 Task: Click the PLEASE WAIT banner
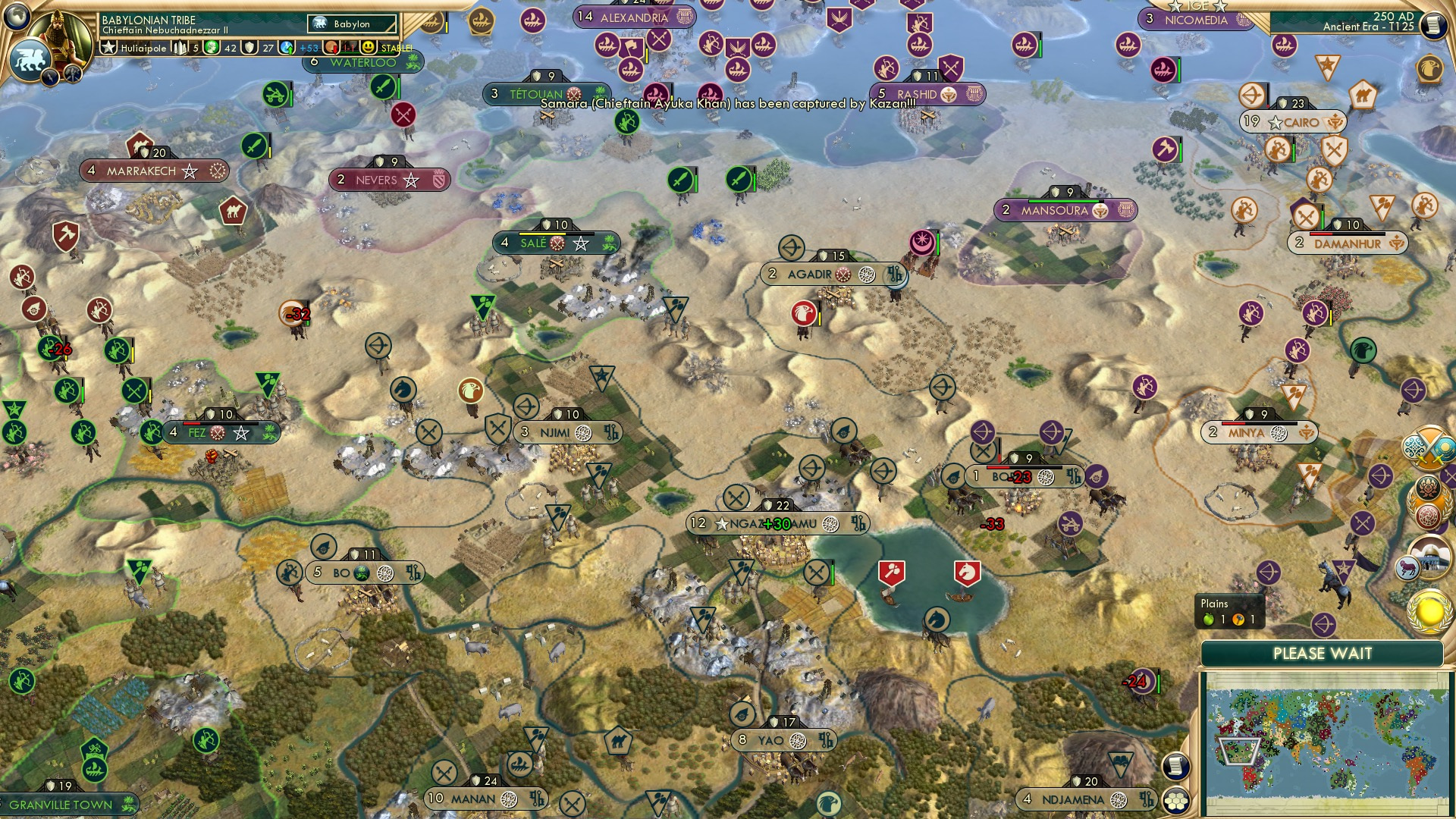tap(1323, 652)
